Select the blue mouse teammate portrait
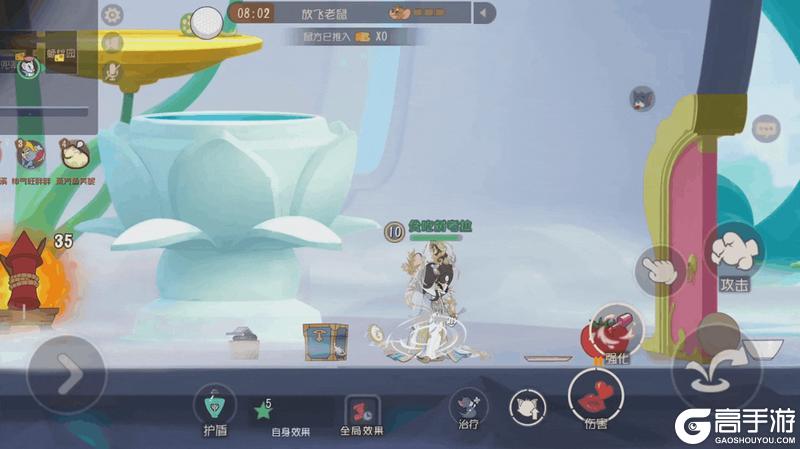Screen dimensions: 800x449 [30, 153]
